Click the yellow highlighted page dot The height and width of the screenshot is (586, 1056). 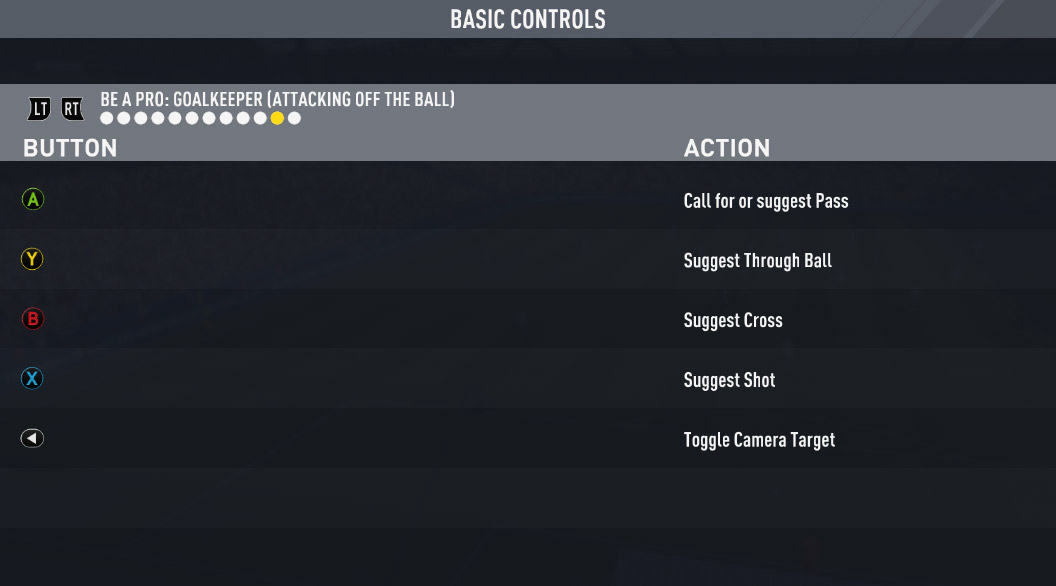coord(277,119)
